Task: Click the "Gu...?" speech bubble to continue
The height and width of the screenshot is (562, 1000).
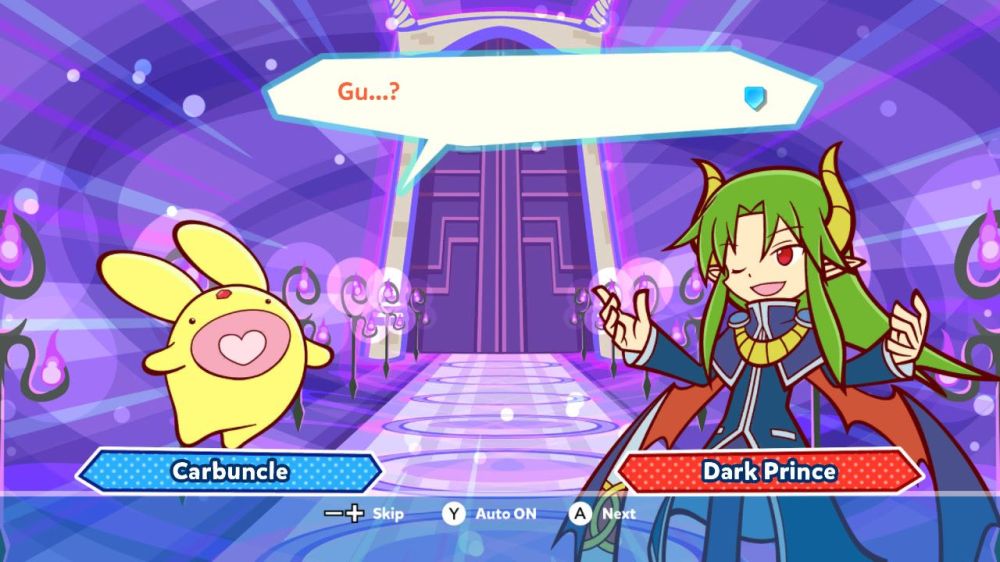Action: coord(540,98)
